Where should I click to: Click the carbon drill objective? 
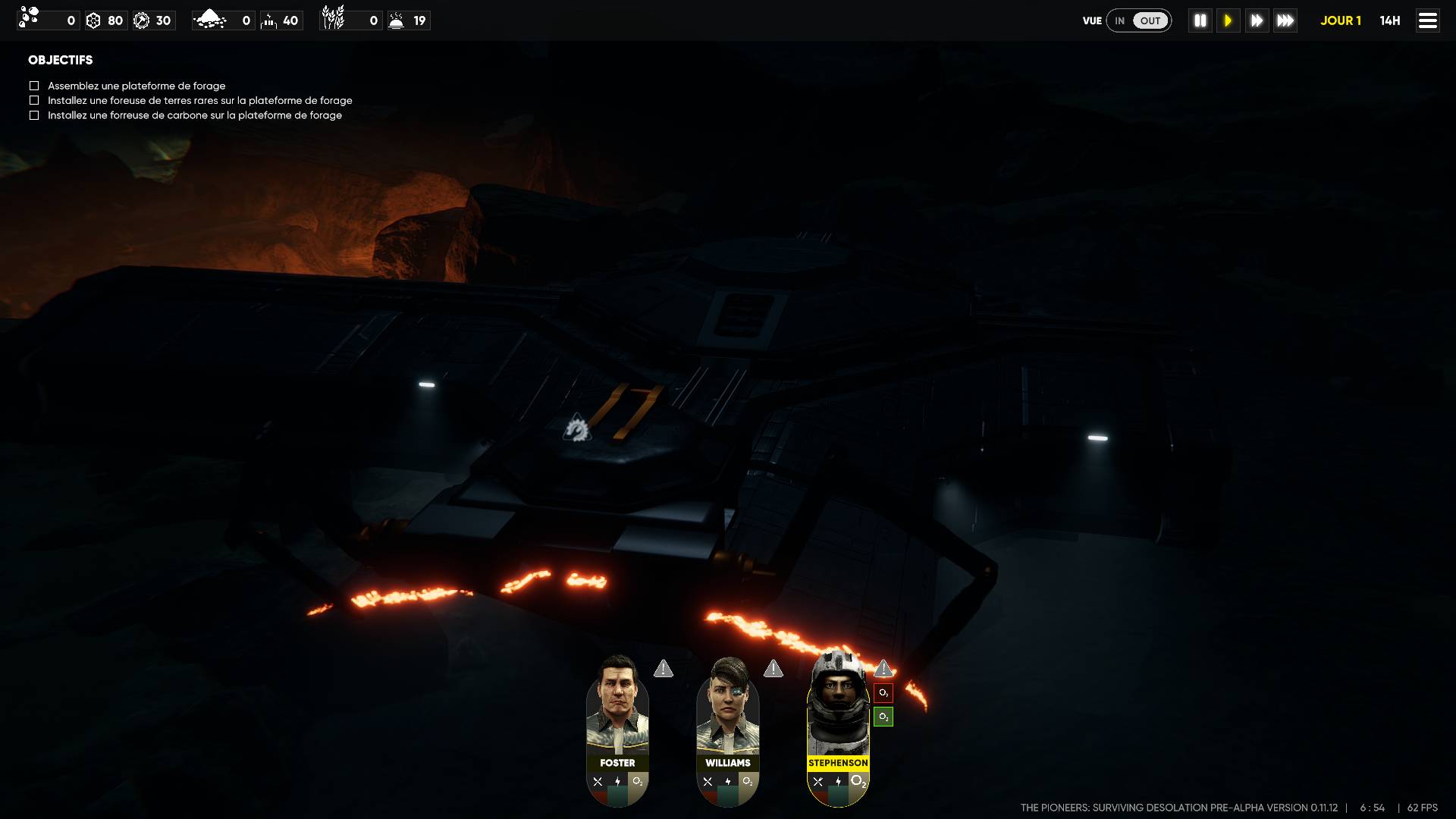pyautogui.click(x=194, y=115)
